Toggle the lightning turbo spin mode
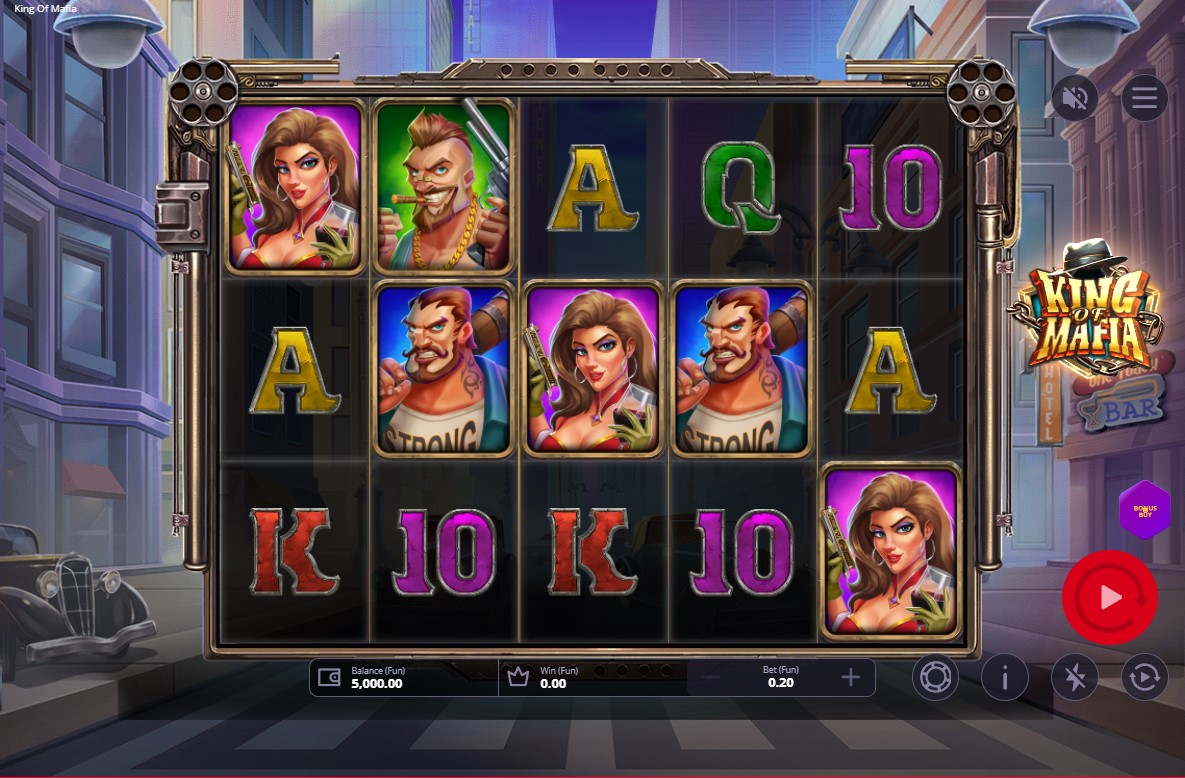The width and height of the screenshot is (1185, 778). pos(1075,678)
